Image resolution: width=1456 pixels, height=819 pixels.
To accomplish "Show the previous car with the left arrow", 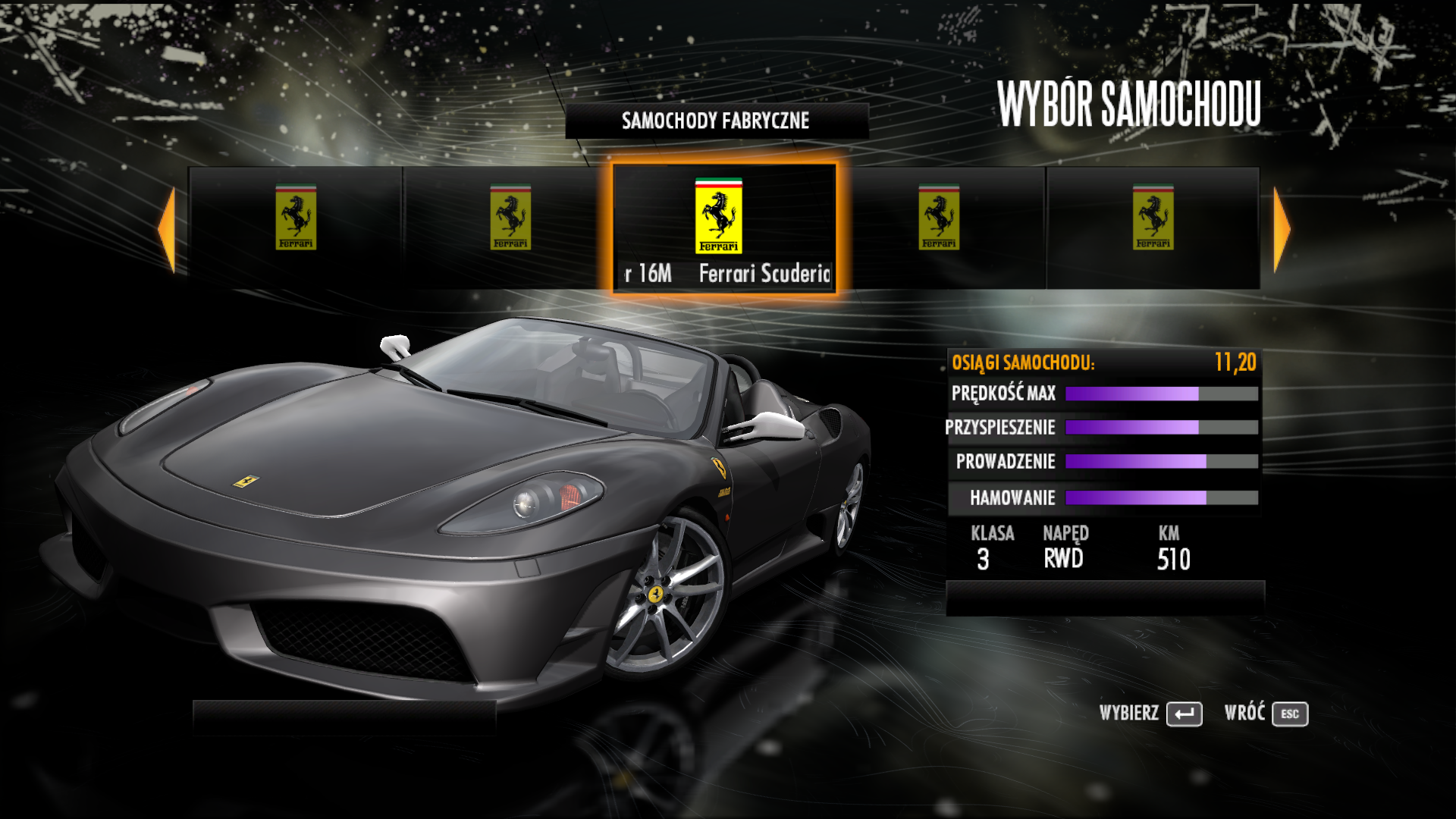I will pos(168,229).
